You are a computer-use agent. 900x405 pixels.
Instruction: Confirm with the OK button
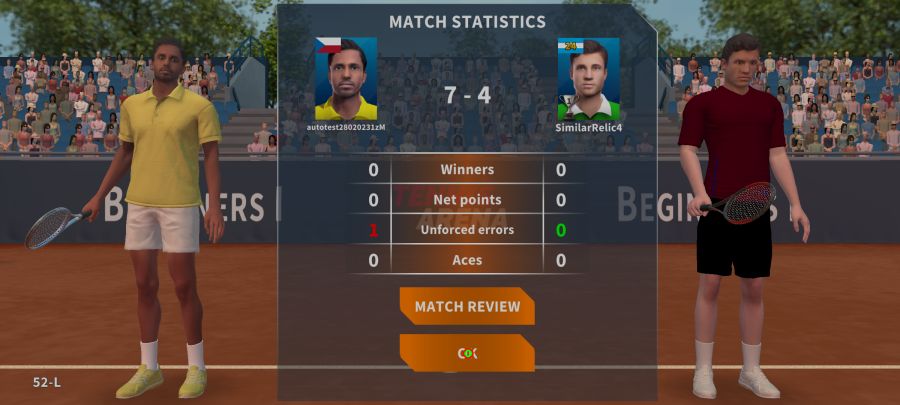[467, 353]
